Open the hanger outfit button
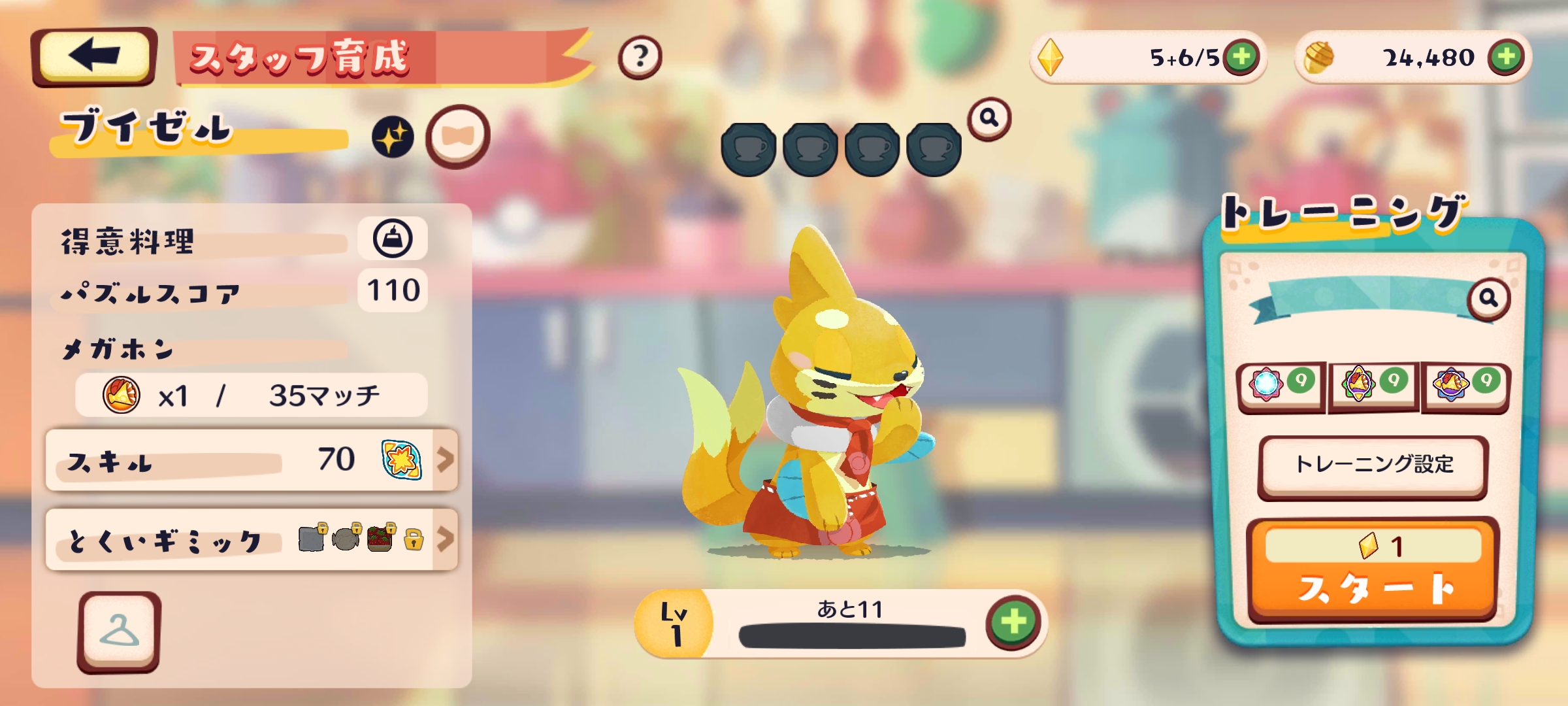1568x706 pixels. pos(119,631)
